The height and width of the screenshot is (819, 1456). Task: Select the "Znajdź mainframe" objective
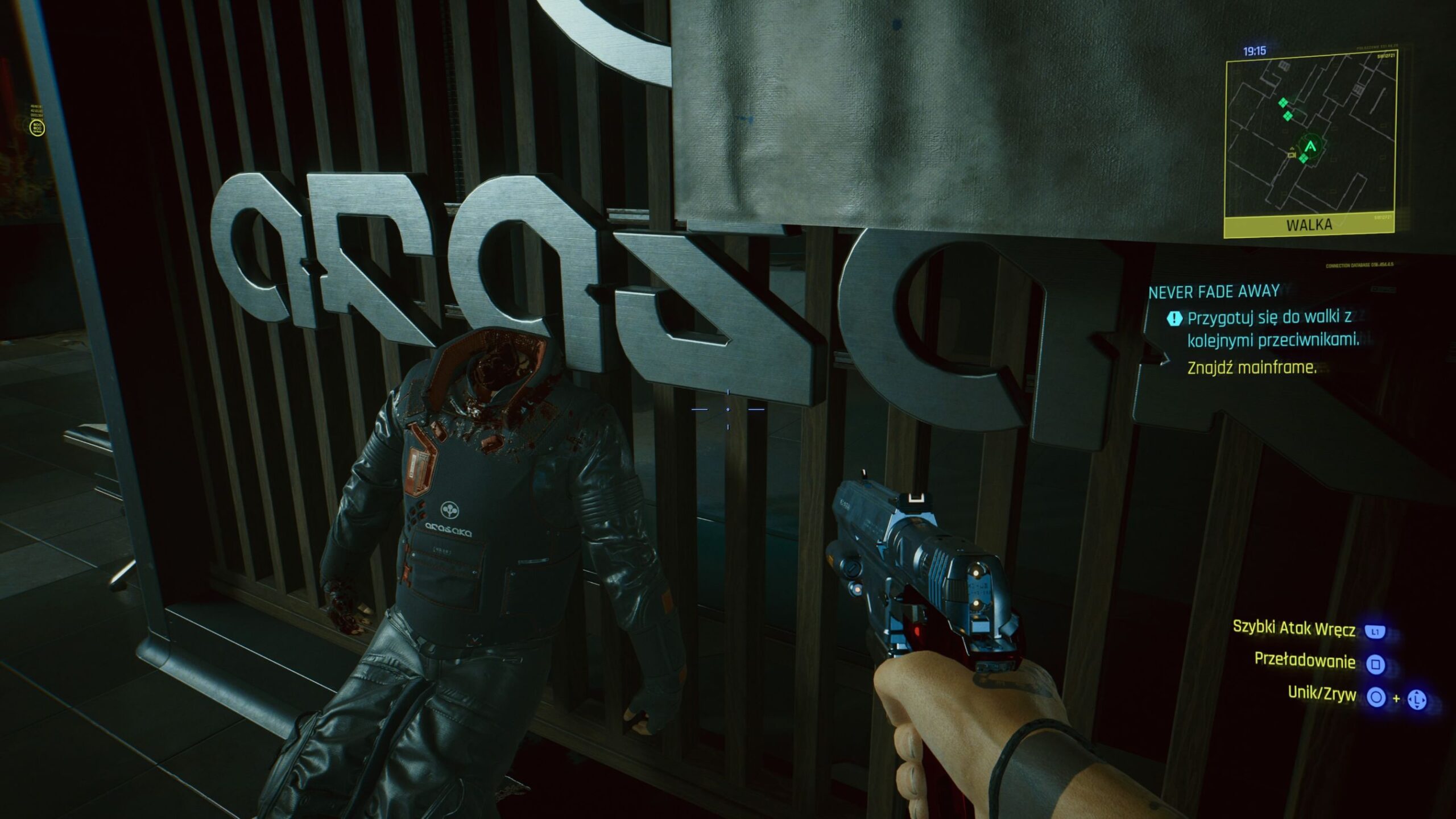click(x=1252, y=368)
